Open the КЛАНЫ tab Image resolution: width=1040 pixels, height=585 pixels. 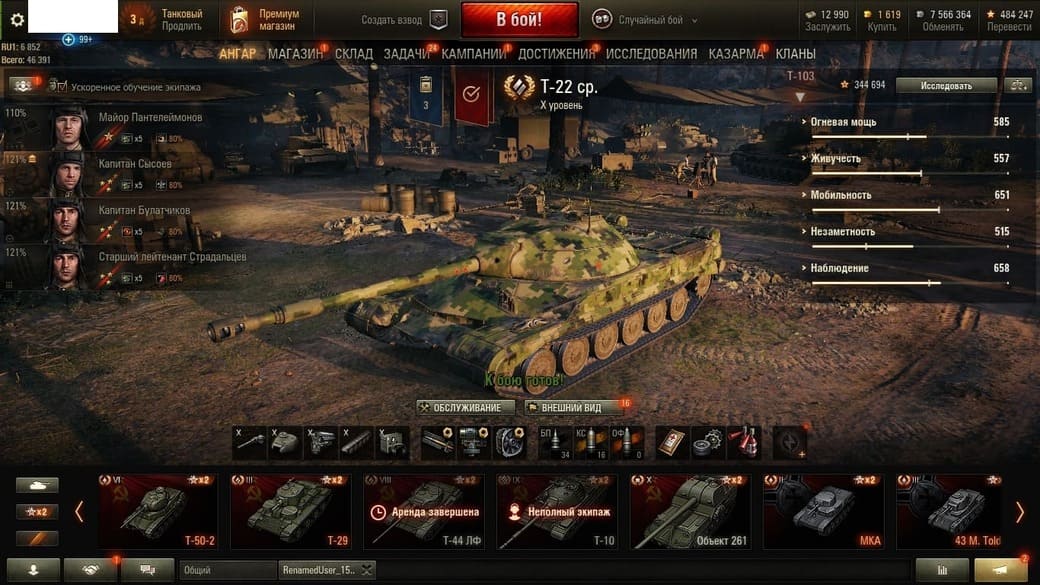coord(795,54)
